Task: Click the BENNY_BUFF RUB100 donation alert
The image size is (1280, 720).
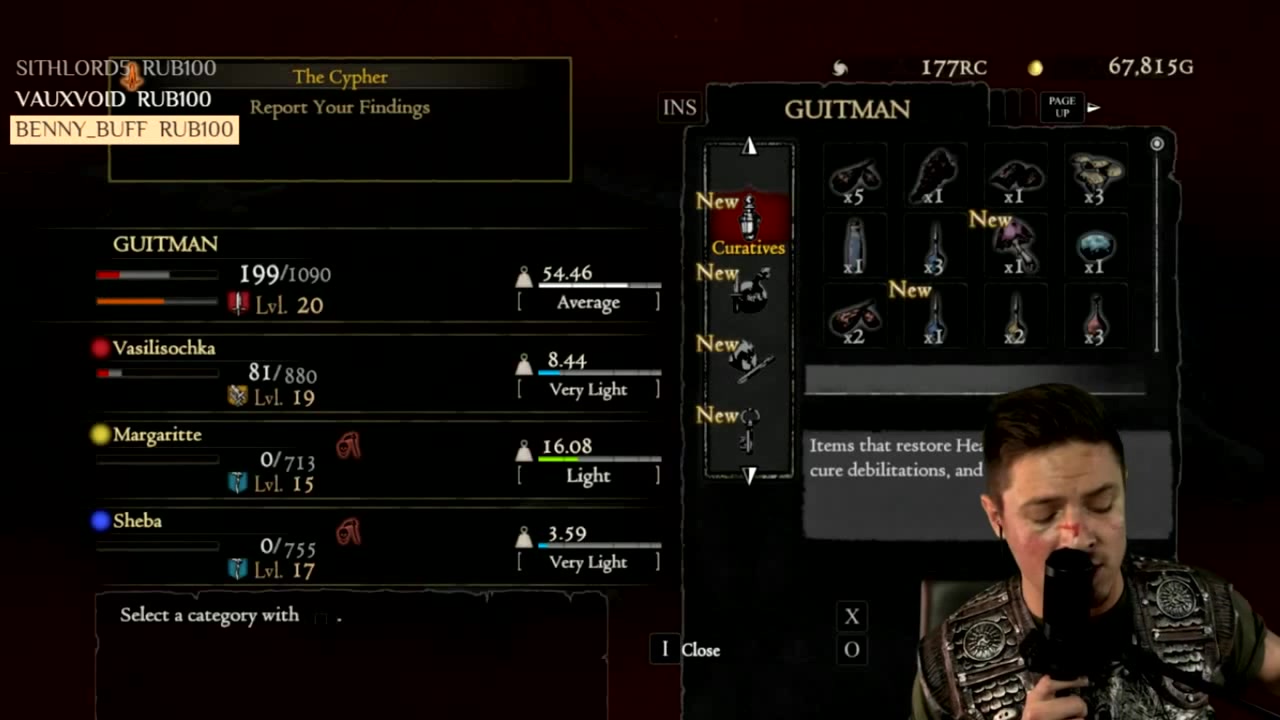Action: pyautogui.click(x=124, y=130)
